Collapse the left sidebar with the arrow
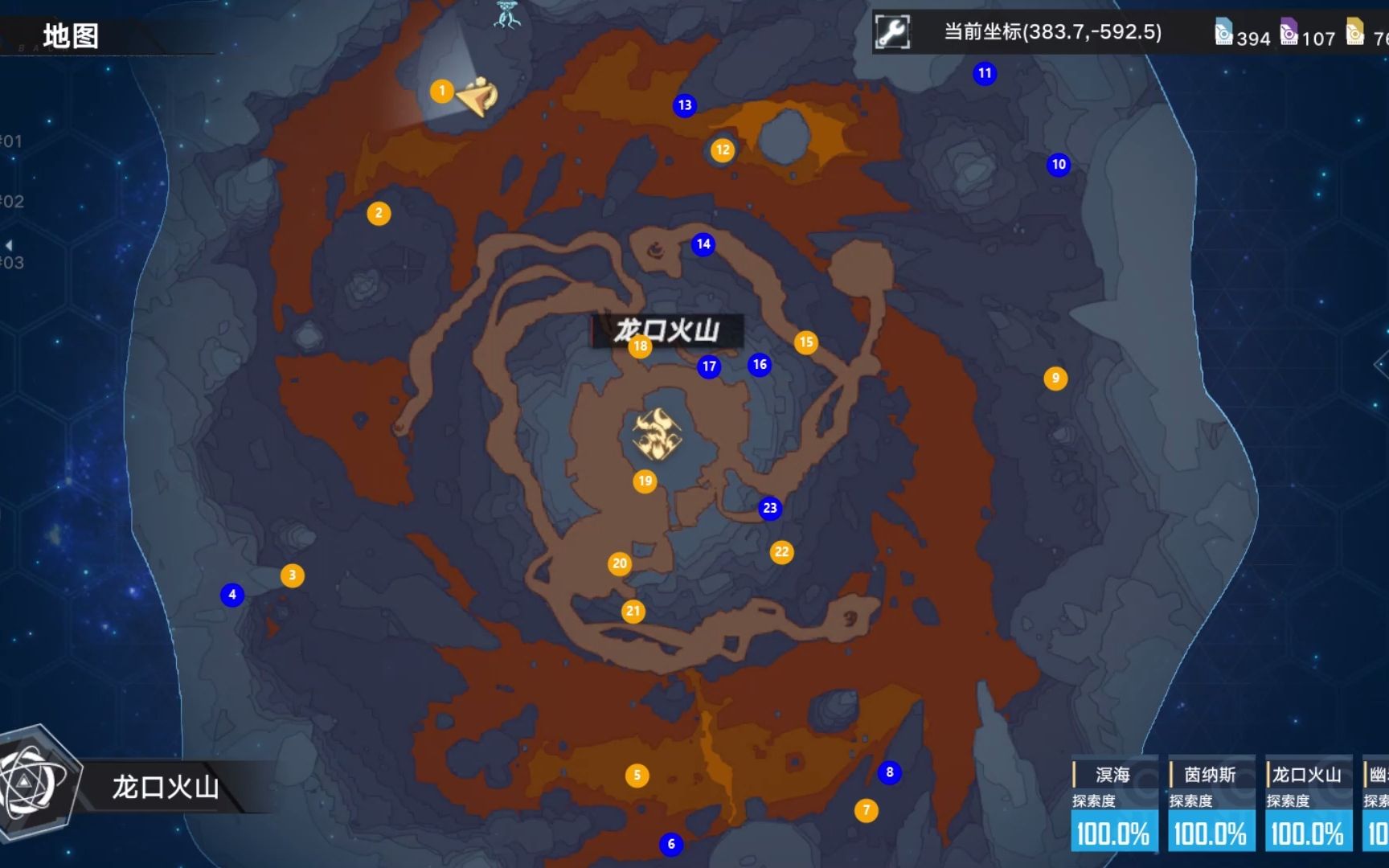 9,244
